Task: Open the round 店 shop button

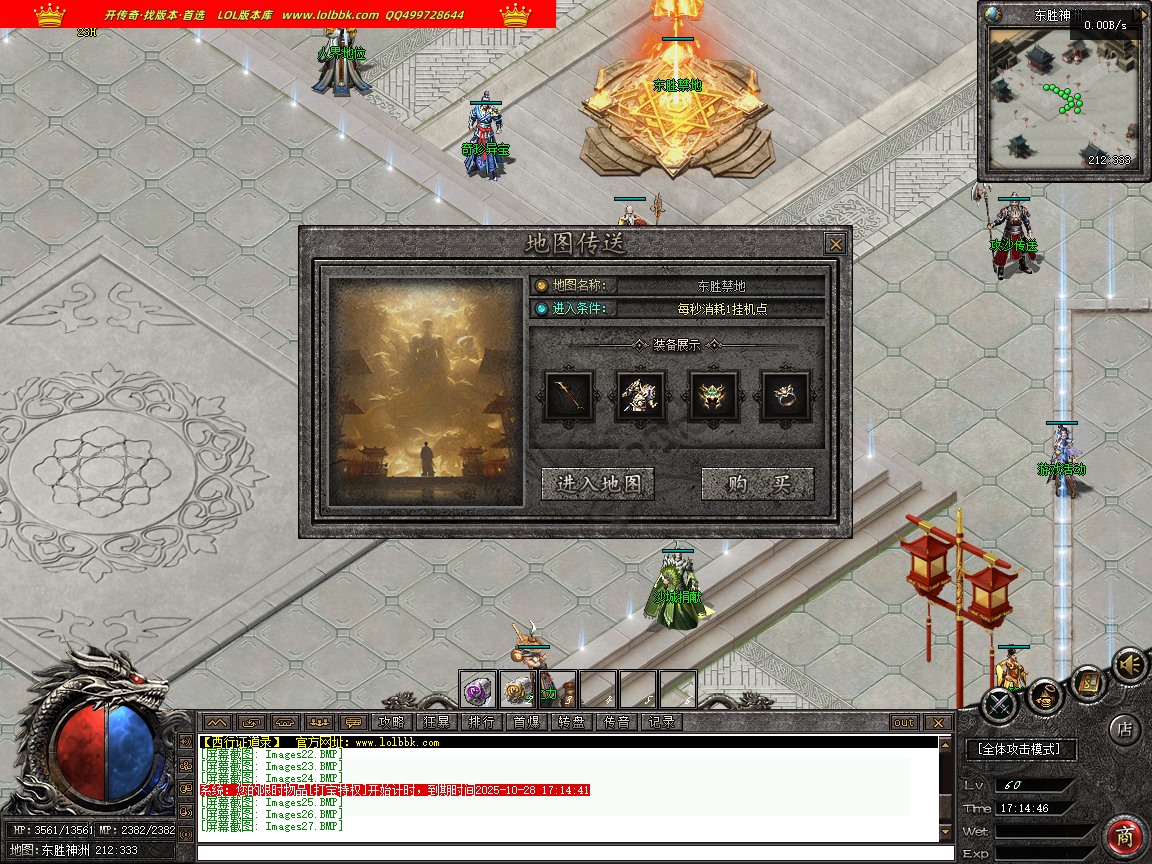Action: [x=1125, y=729]
